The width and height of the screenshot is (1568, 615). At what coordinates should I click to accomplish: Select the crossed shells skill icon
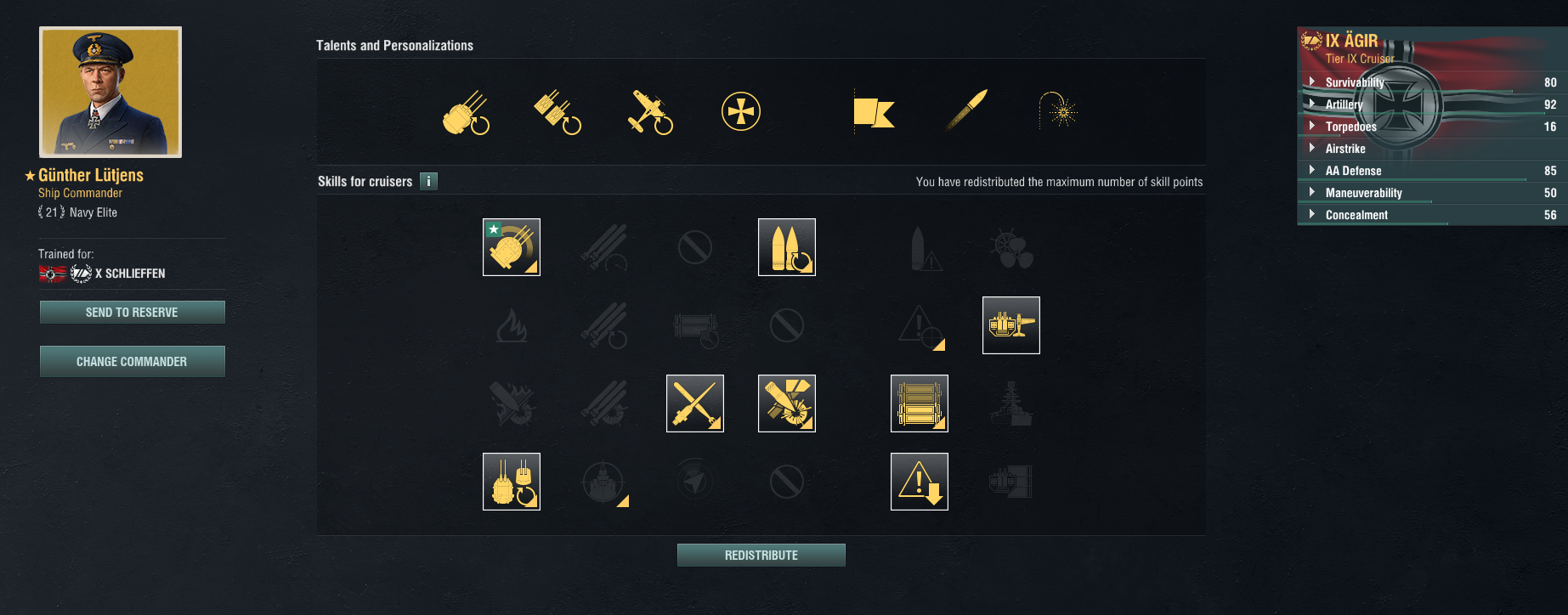695,403
